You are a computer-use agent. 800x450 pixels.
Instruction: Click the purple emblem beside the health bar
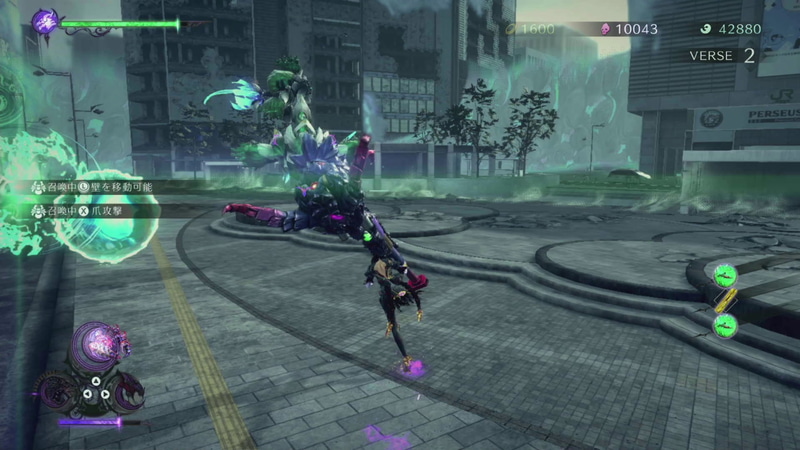[45, 21]
